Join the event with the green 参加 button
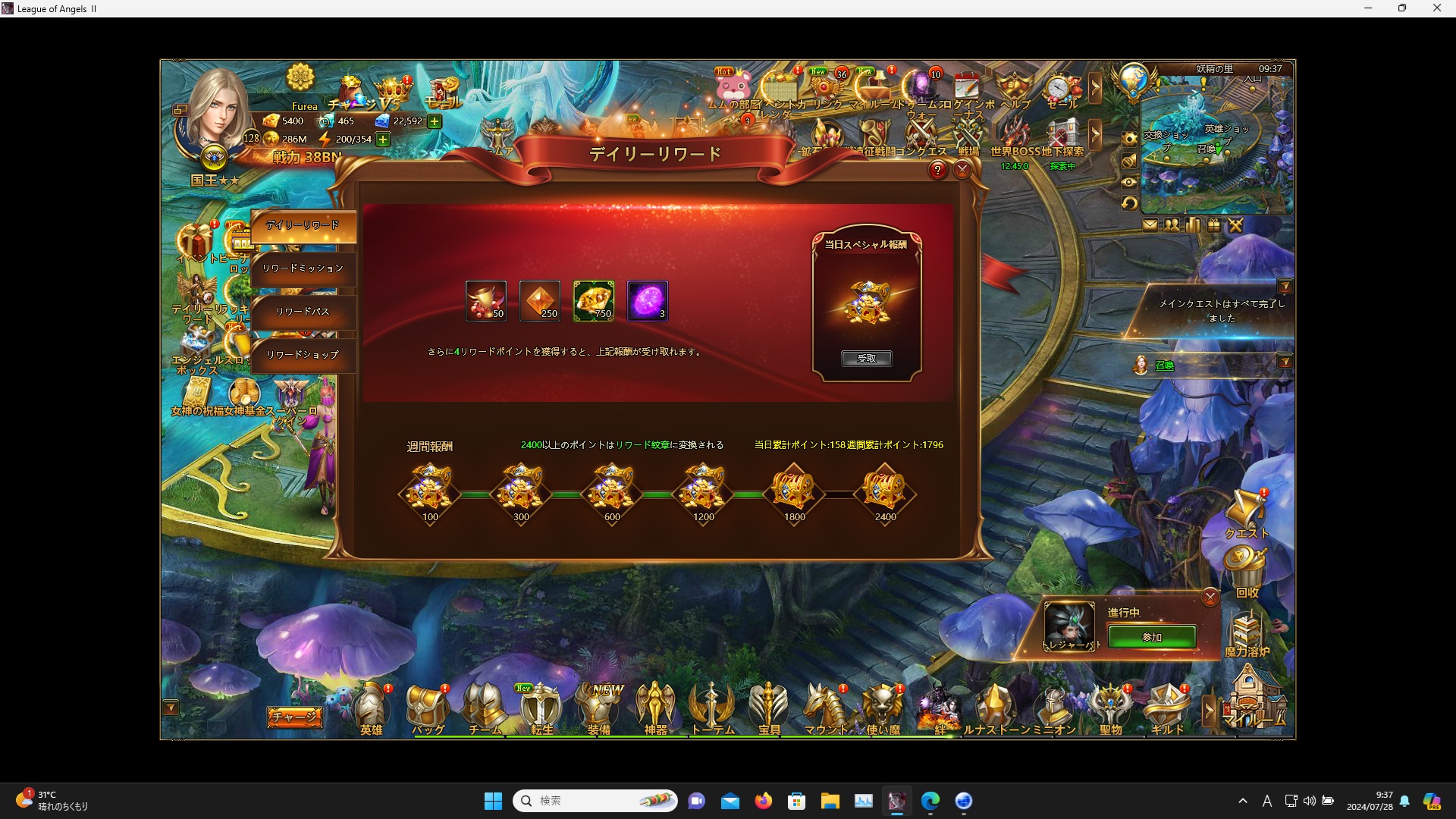Screen dimensions: 1456x819 [x=1151, y=637]
